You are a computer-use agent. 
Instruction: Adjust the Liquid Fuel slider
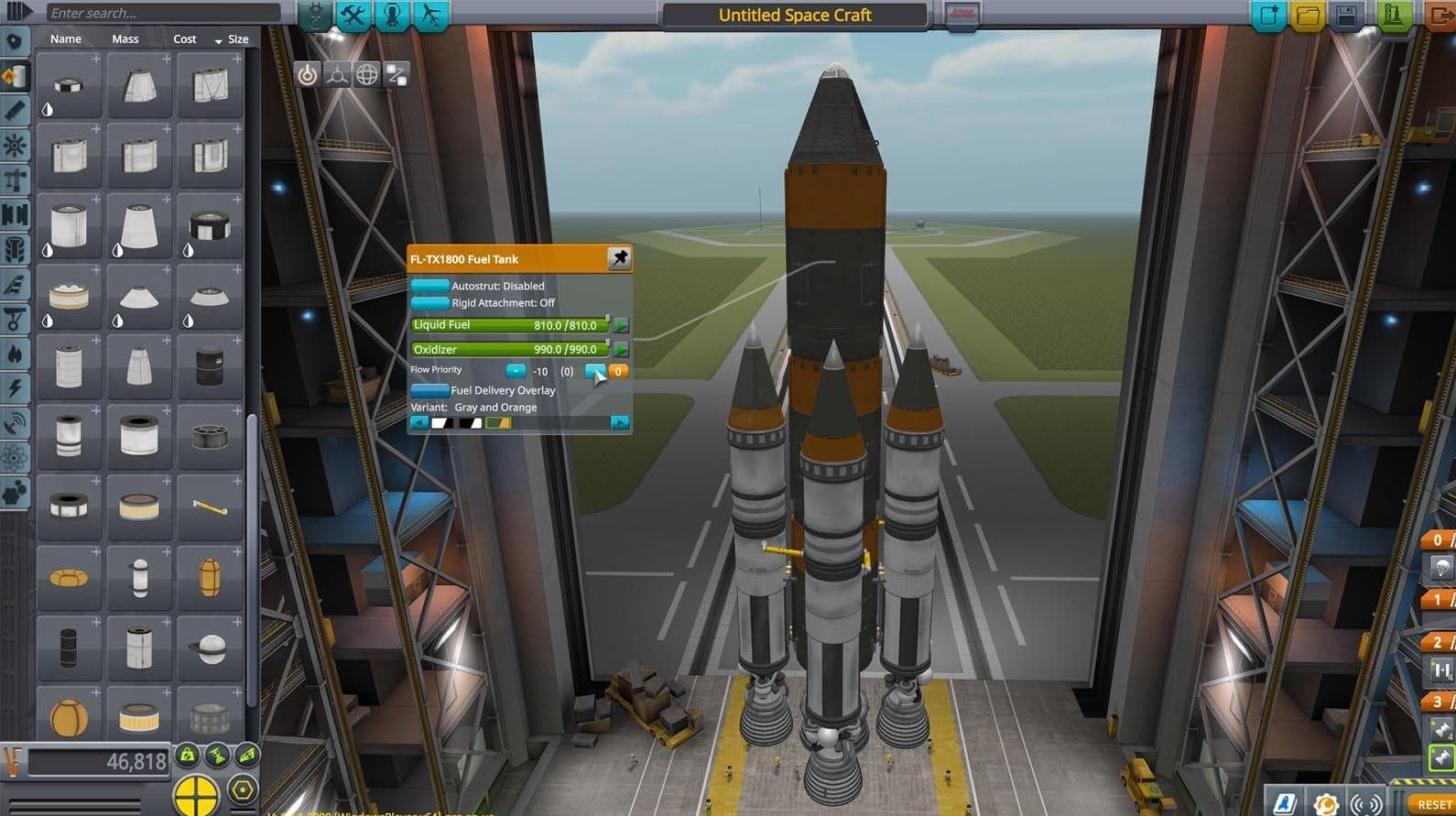click(510, 325)
